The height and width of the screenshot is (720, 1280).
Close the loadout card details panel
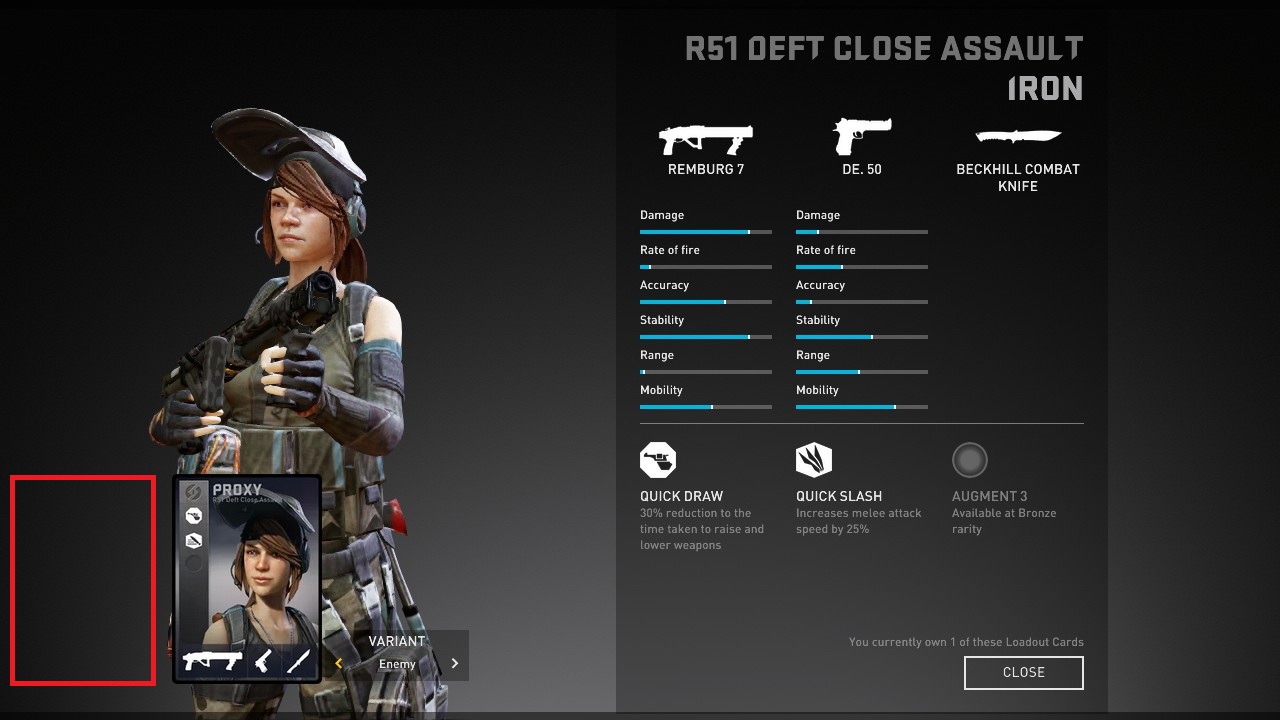(1023, 673)
